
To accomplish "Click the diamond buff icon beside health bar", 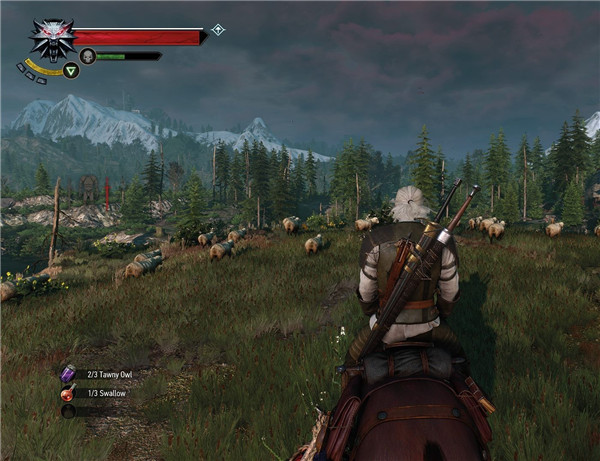I will tap(217, 30).
